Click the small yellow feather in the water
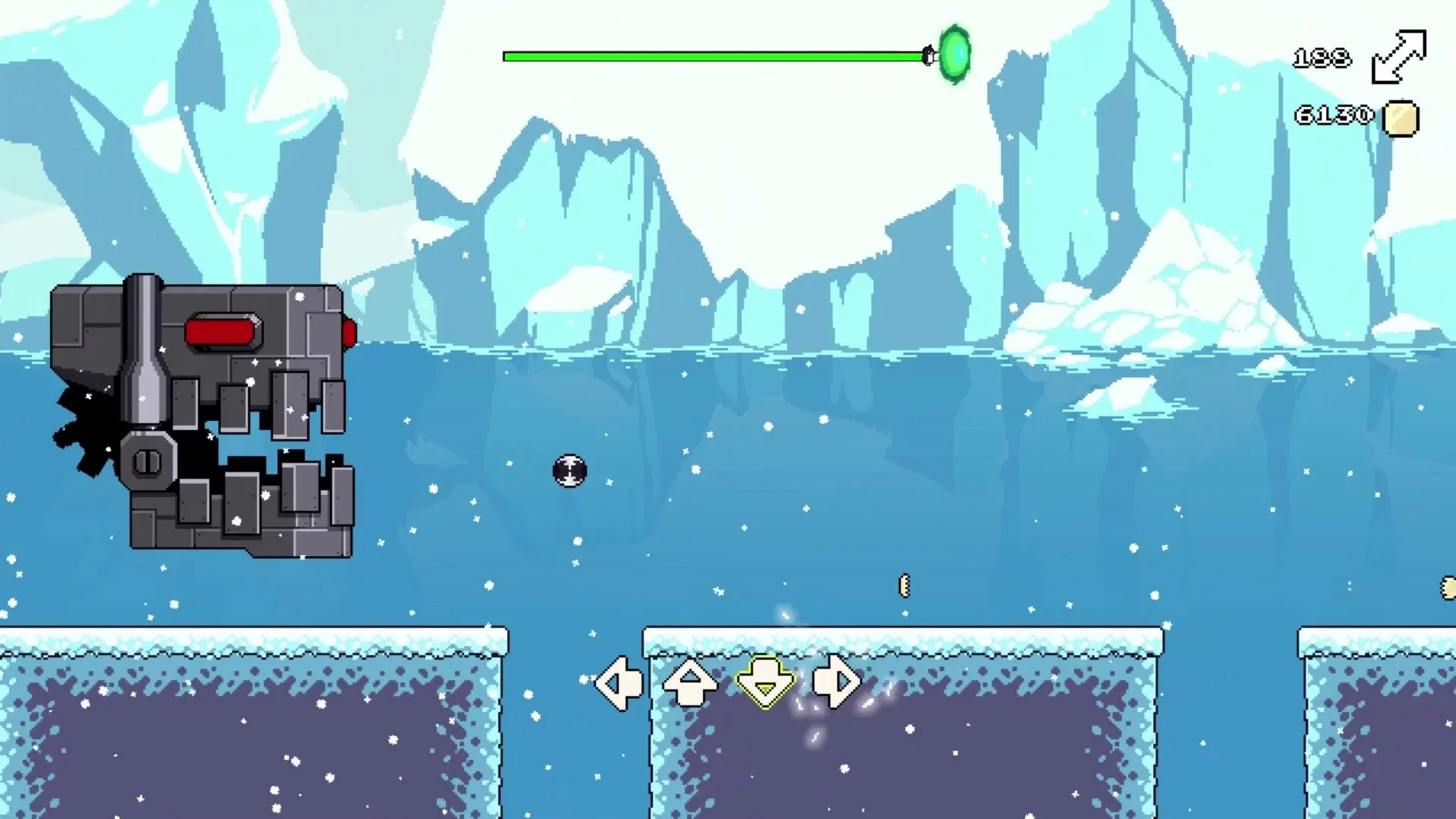Viewport: 1456px width, 819px height. (903, 584)
